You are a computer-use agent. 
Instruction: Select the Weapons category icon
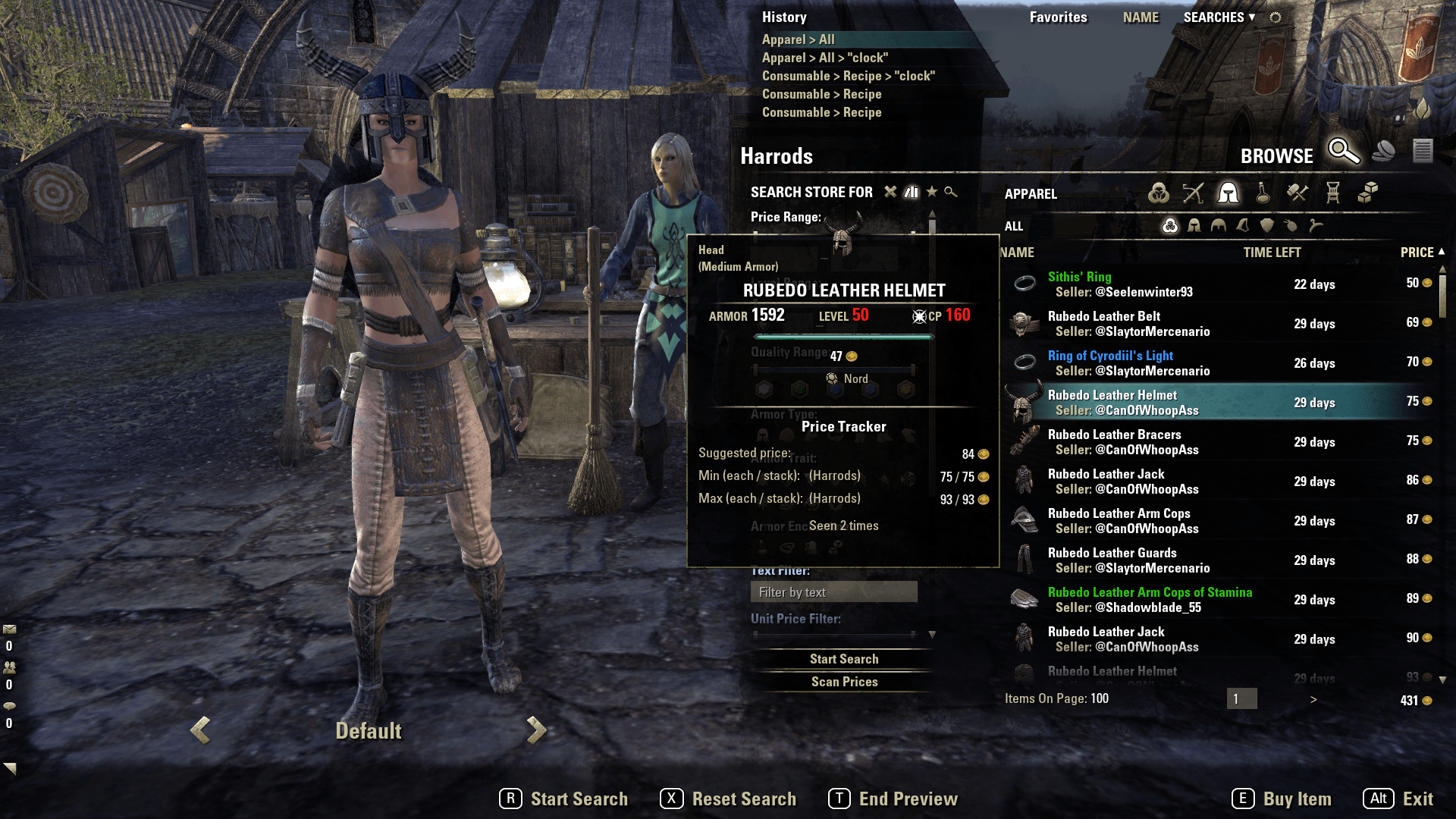click(x=1193, y=193)
